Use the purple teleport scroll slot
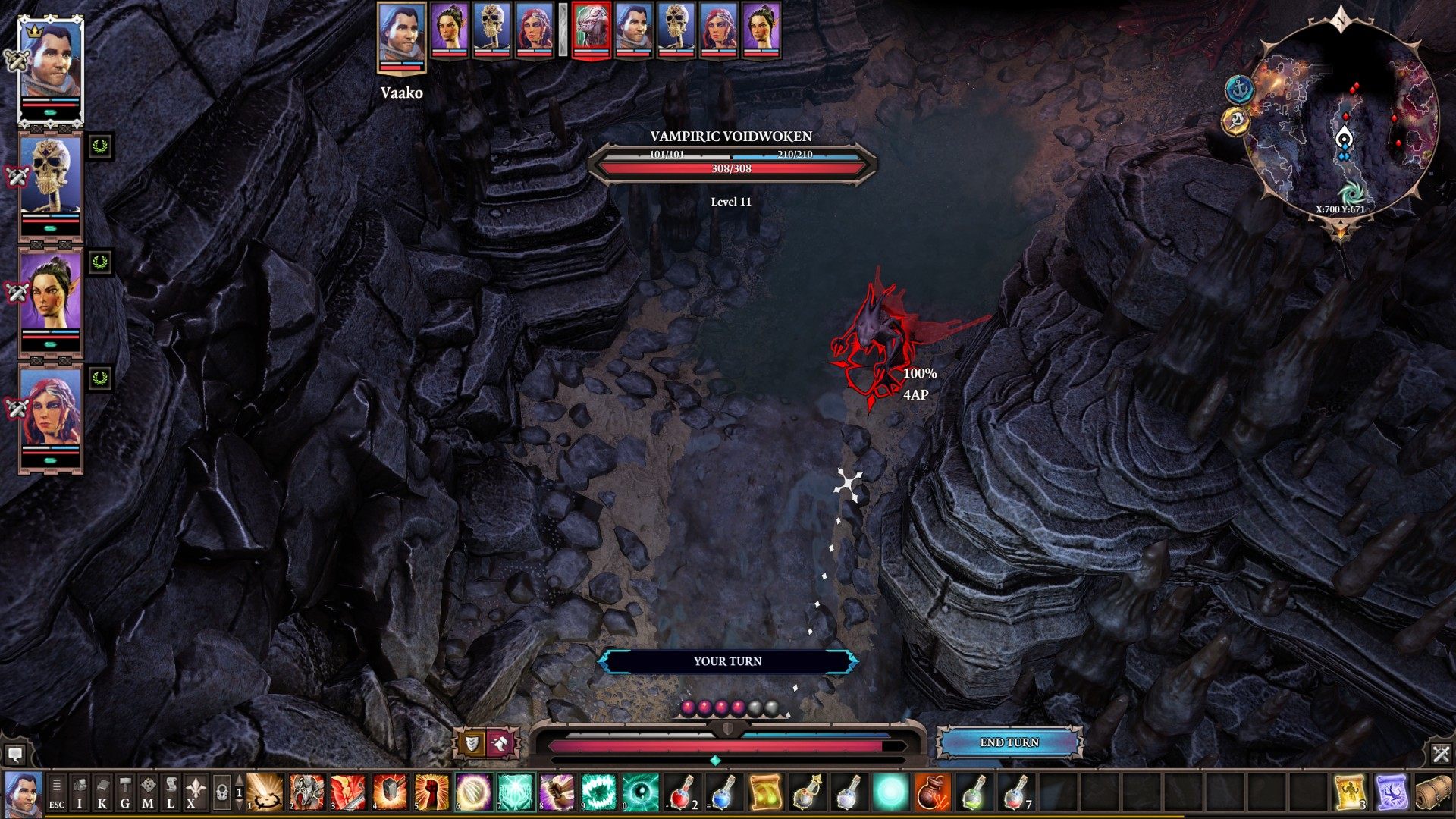 click(x=1392, y=792)
